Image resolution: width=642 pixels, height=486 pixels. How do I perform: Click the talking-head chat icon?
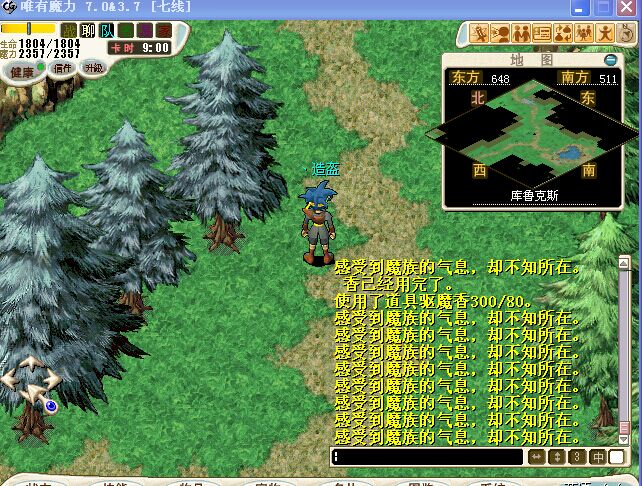[499, 34]
